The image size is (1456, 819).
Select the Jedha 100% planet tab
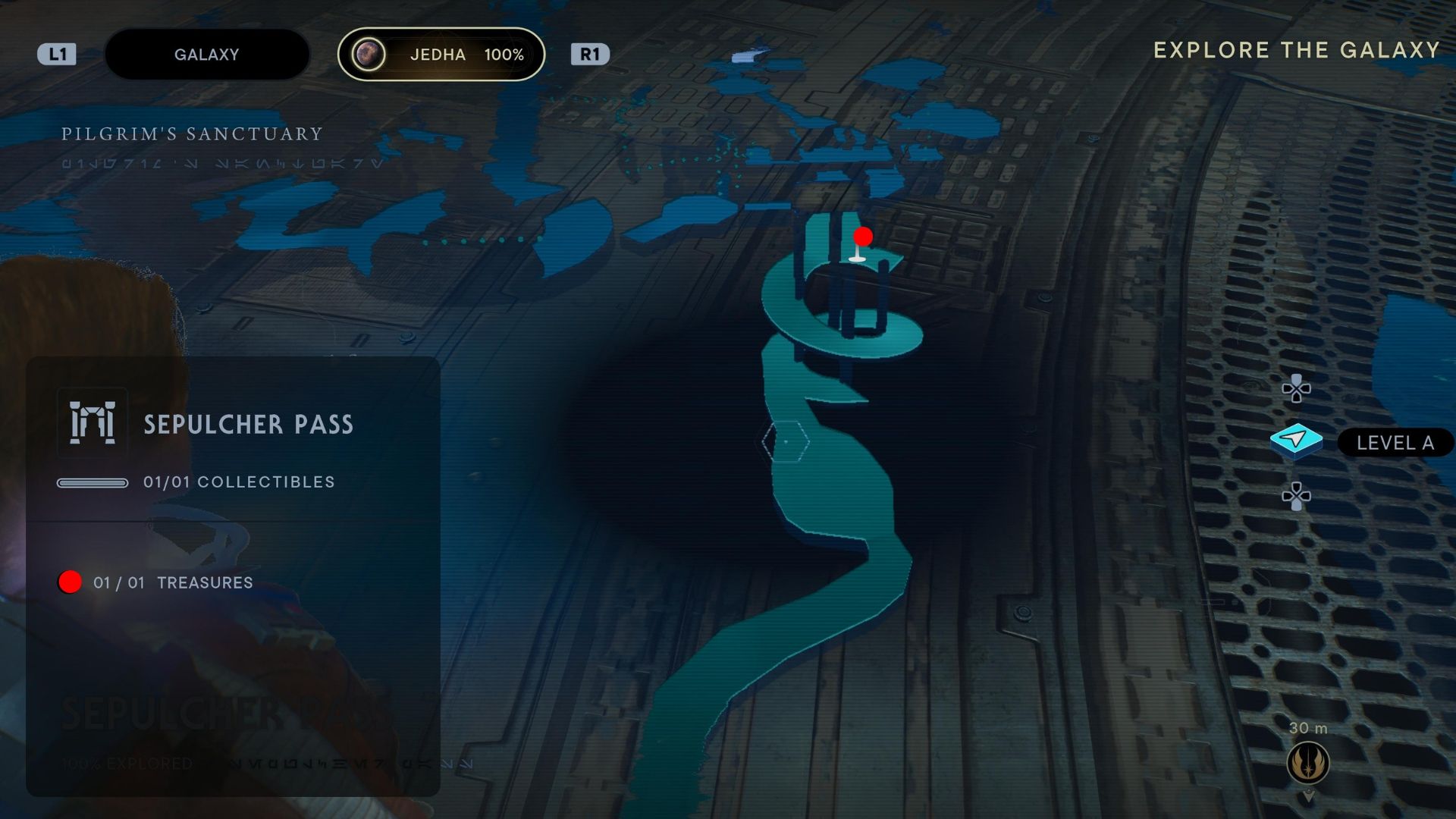click(x=441, y=55)
